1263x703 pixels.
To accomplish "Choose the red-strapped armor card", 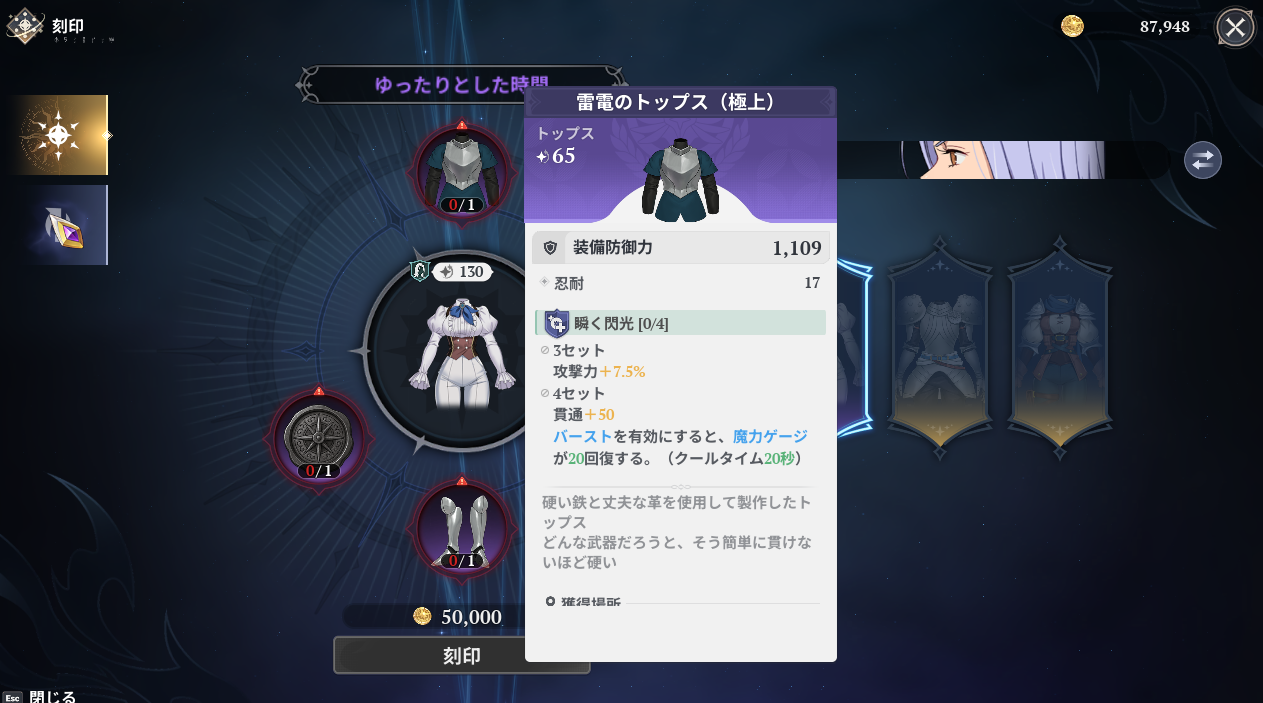I will [1059, 350].
